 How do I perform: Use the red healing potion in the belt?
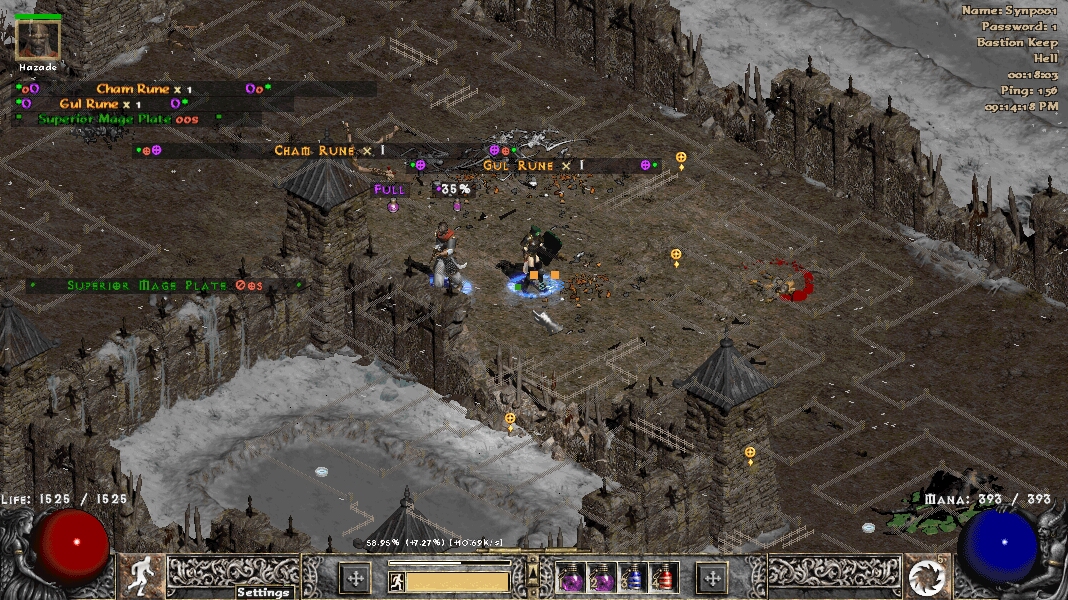coord(663,577)
